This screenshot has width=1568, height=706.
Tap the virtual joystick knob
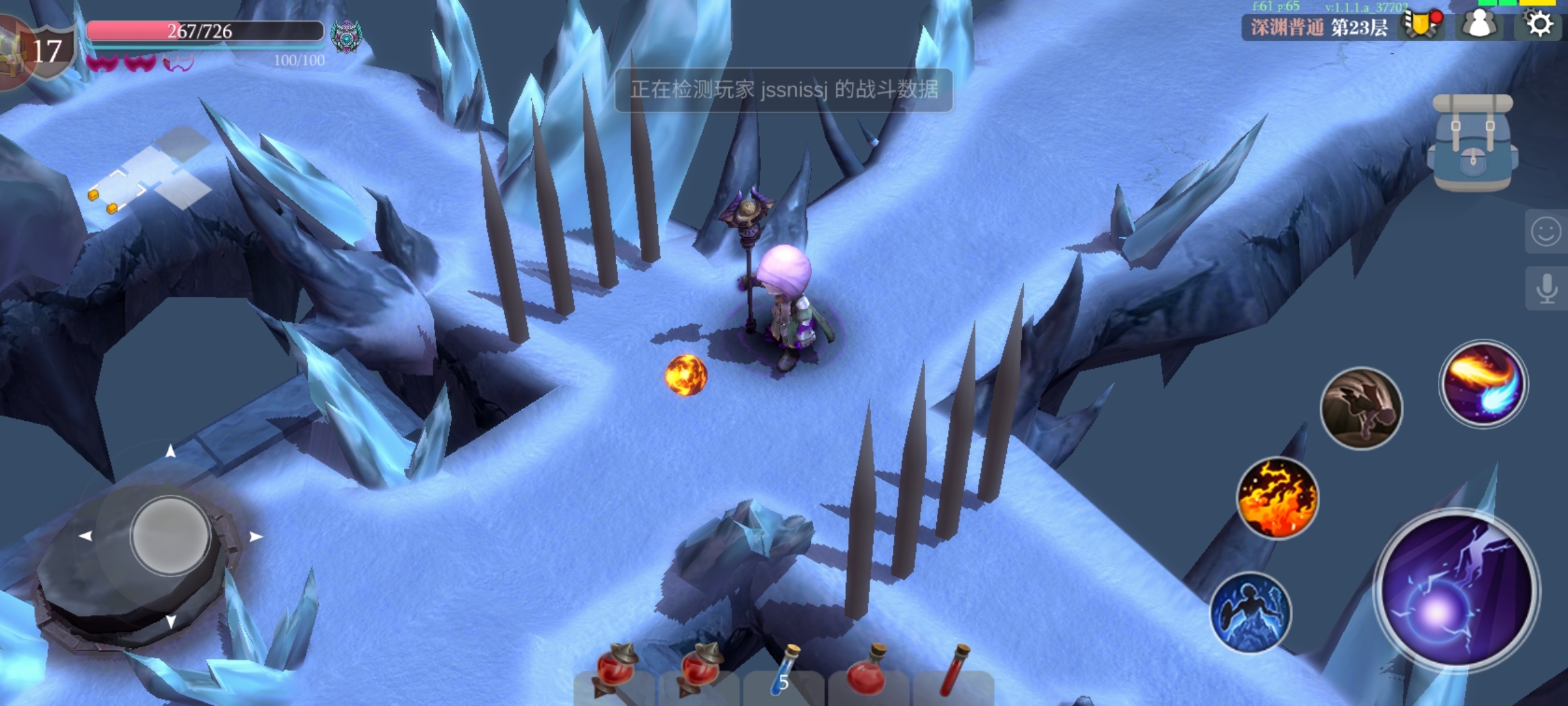[170, 535]
